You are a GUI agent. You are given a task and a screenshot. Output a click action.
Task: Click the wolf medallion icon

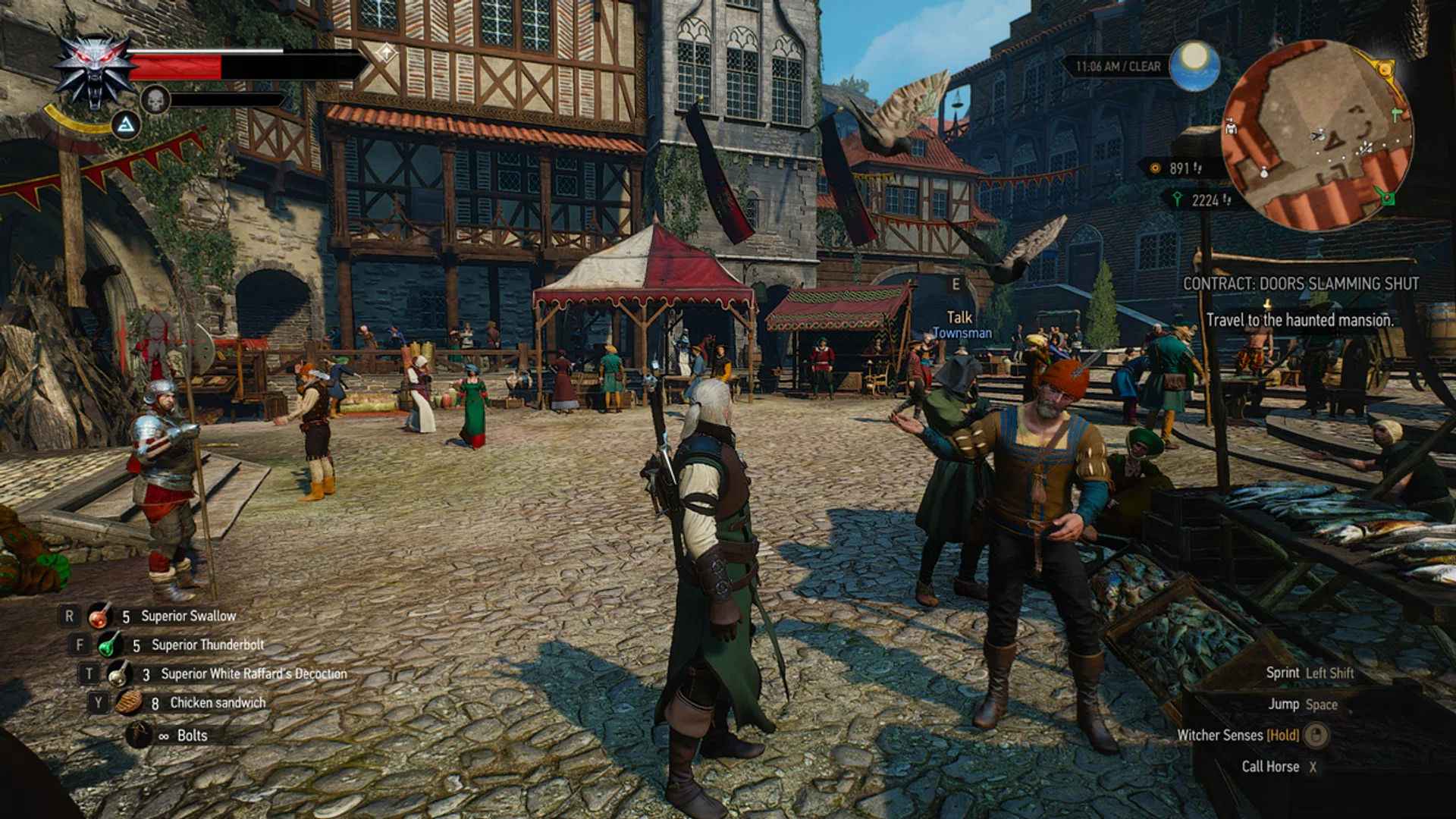tap(96, 72)
